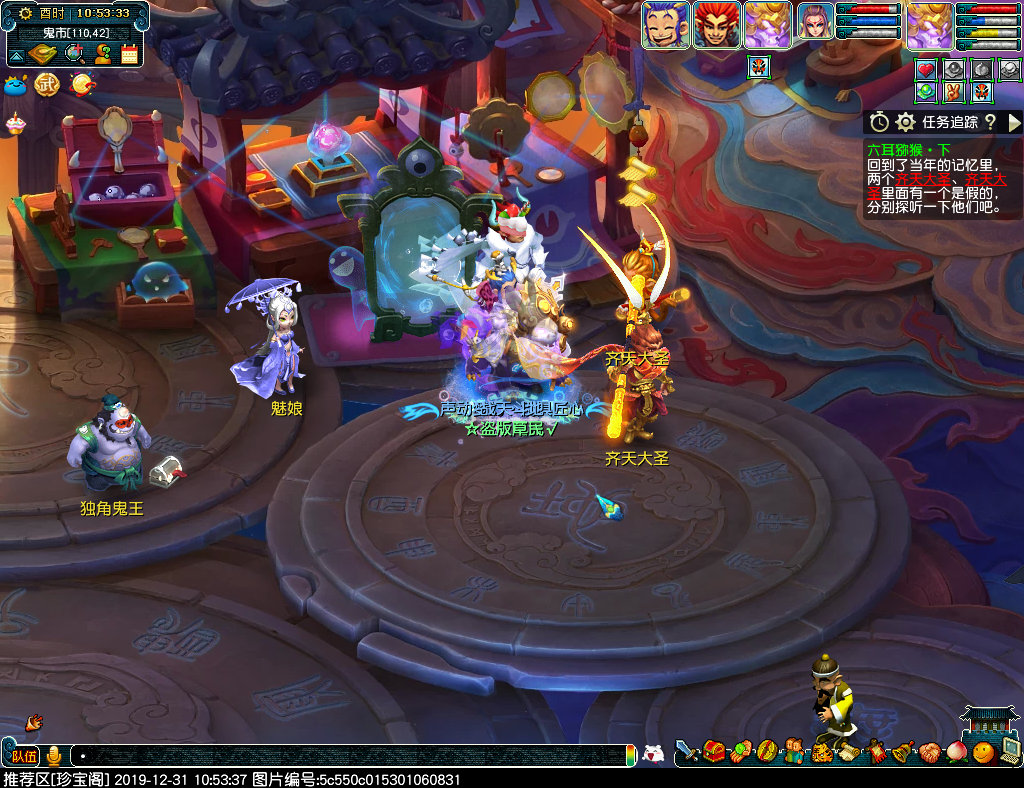Select the blue-haired laughing teammate portrait
1024x788 pixels.
[666, 25]
